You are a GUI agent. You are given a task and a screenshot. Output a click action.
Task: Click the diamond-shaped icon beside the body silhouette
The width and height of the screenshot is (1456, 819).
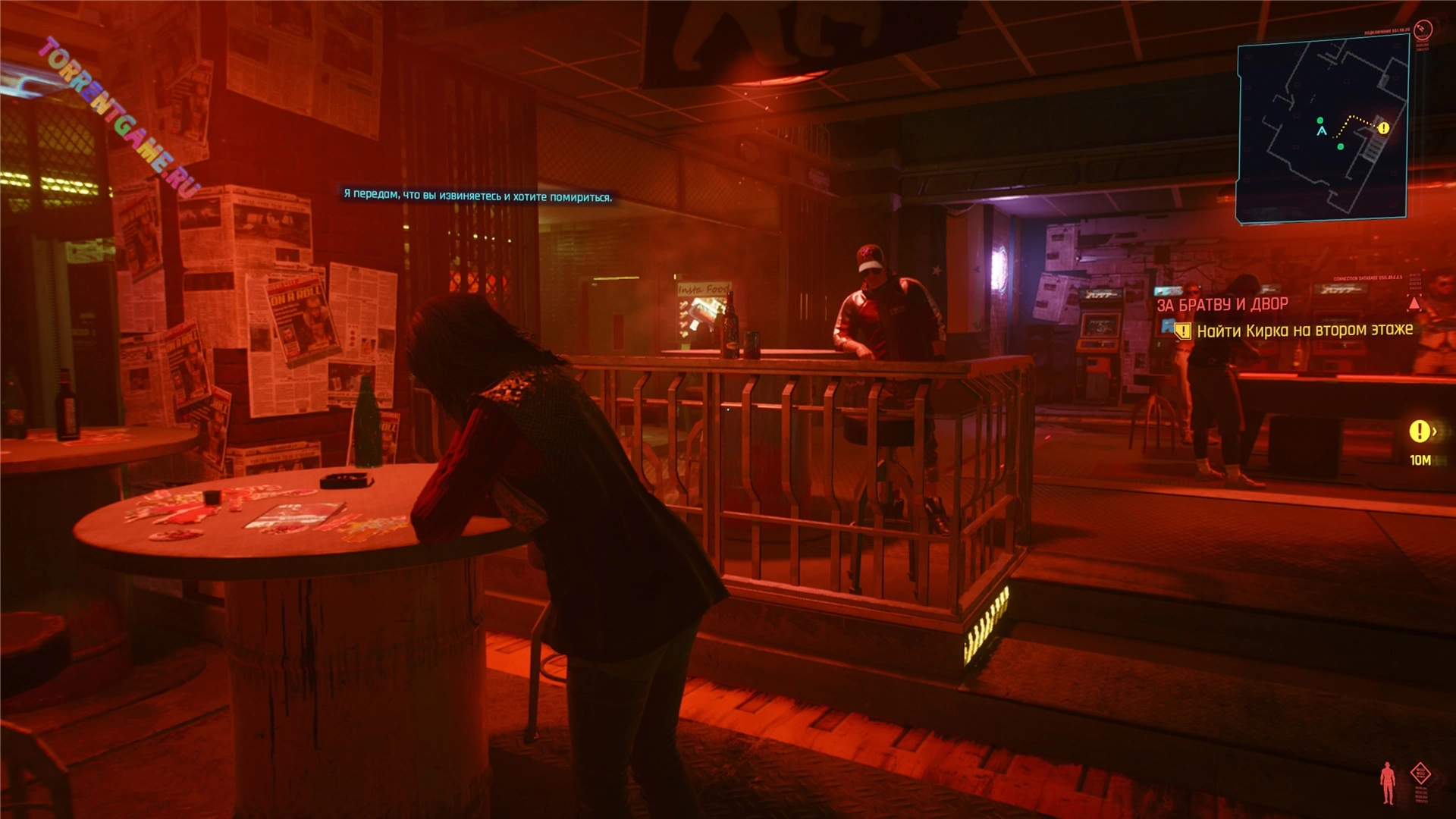coord(1420,773)
